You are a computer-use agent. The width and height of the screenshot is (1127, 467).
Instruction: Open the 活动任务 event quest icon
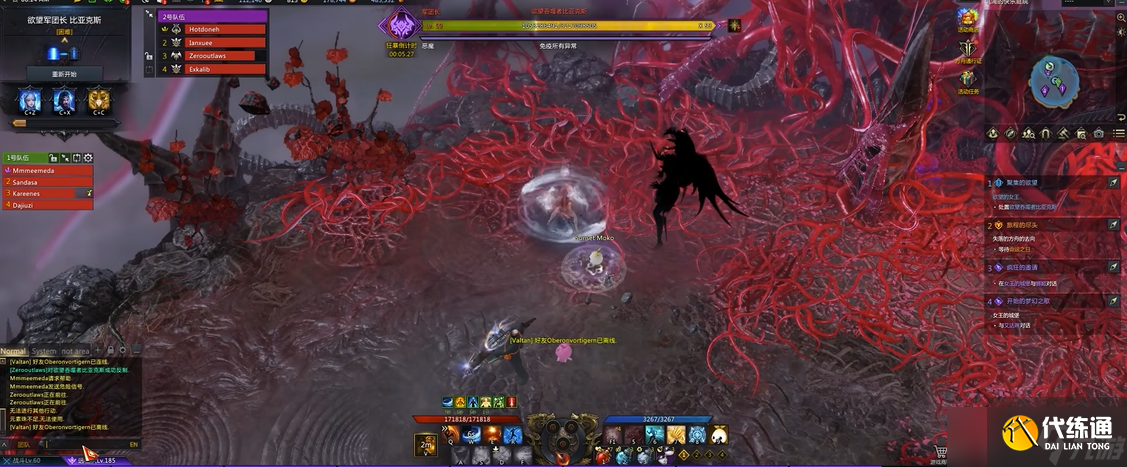967,81
